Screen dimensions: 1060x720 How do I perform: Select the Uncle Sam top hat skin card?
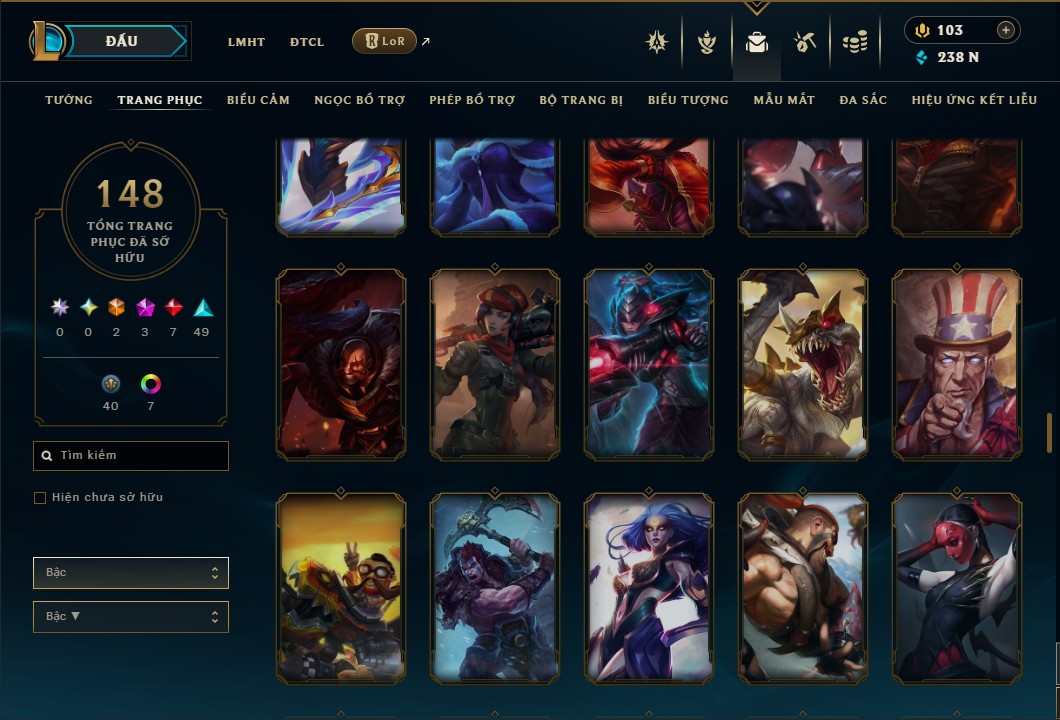957,364
